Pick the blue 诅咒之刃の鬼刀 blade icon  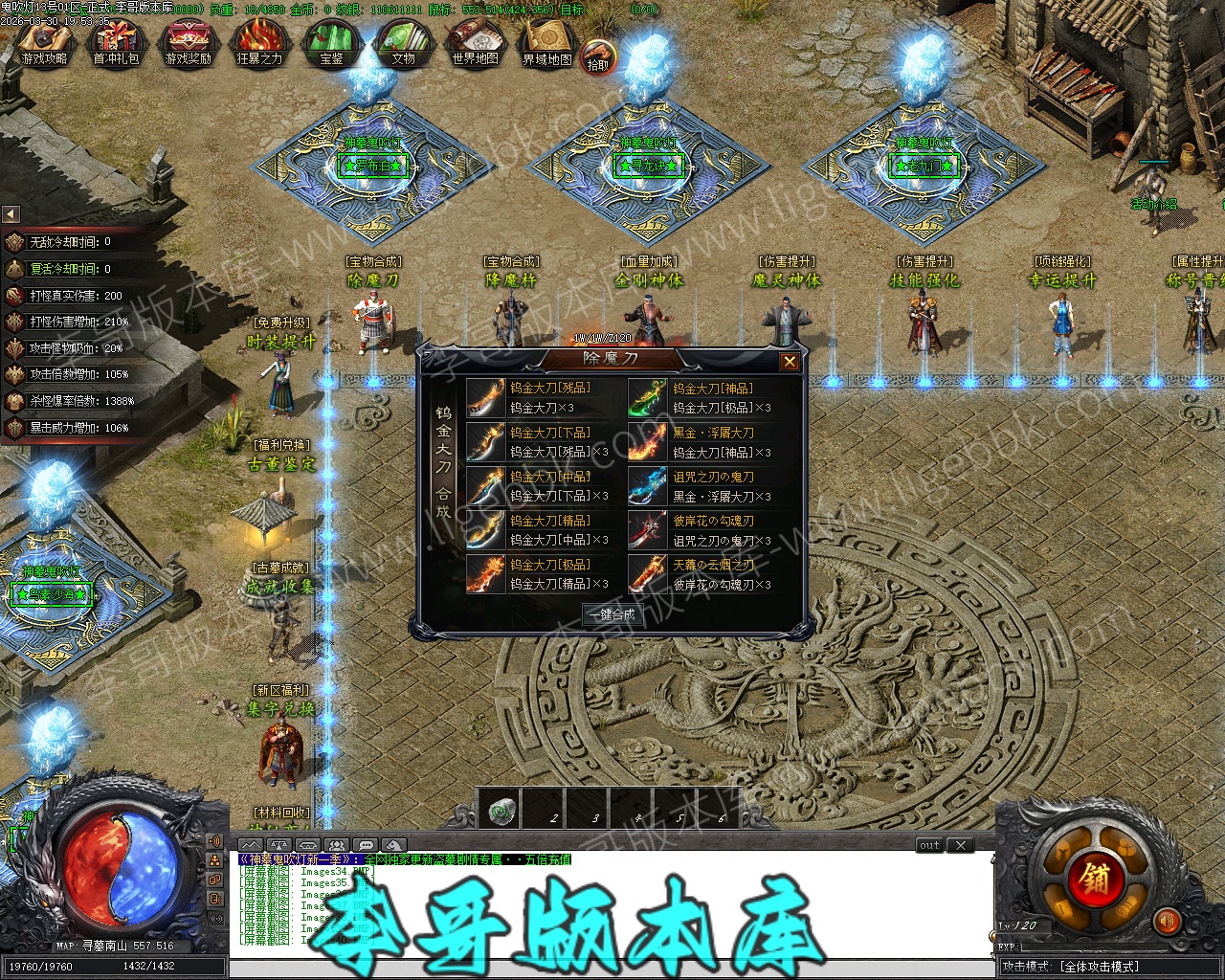pyautogui.click(x=648, y=486)
